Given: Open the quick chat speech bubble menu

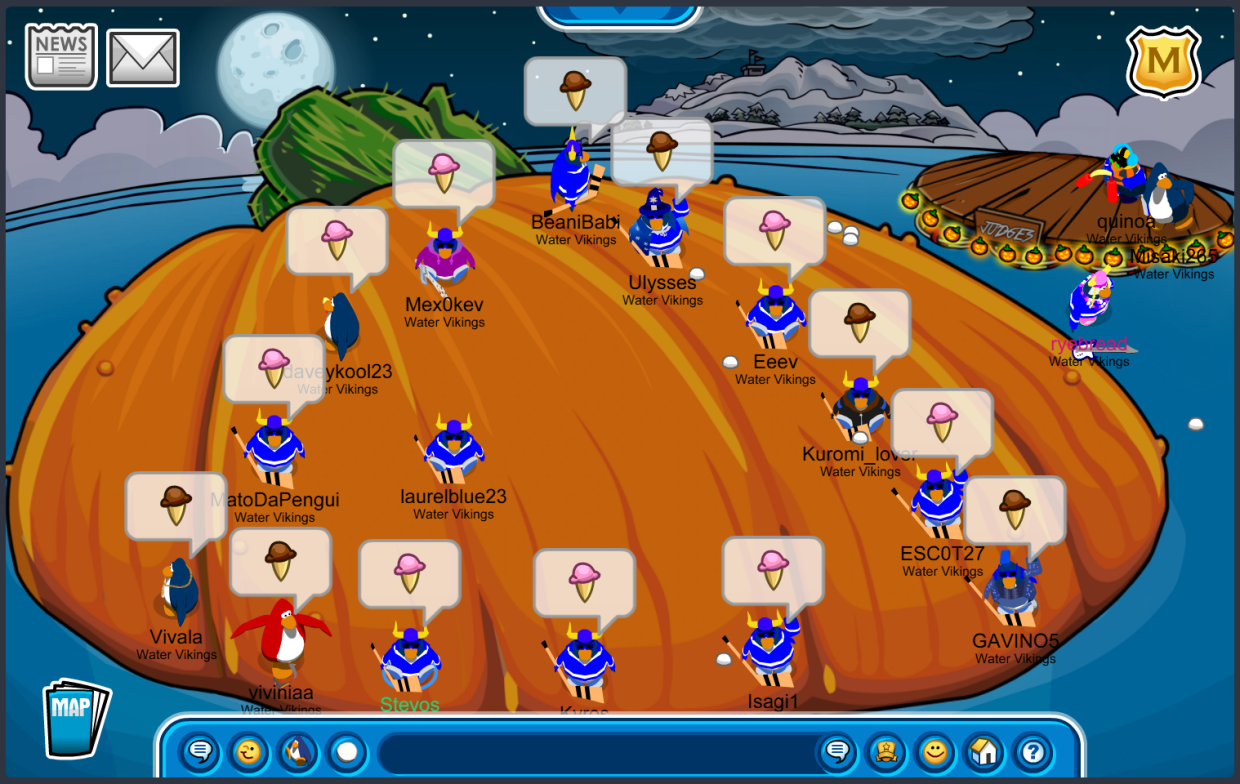Looking at the screenshot, I should pos(200,751).
